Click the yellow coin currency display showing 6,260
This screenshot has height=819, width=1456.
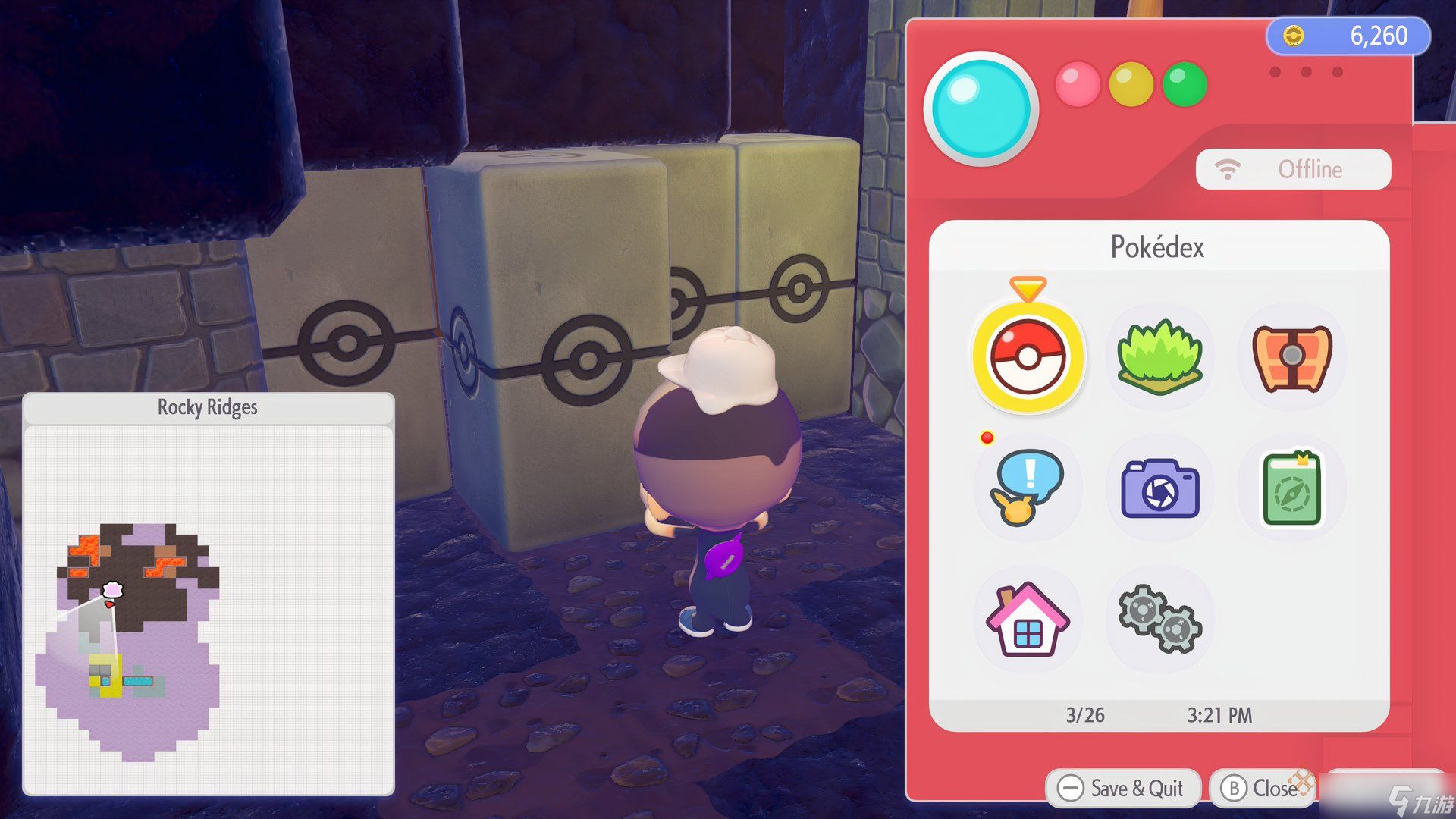[1350, 35]
